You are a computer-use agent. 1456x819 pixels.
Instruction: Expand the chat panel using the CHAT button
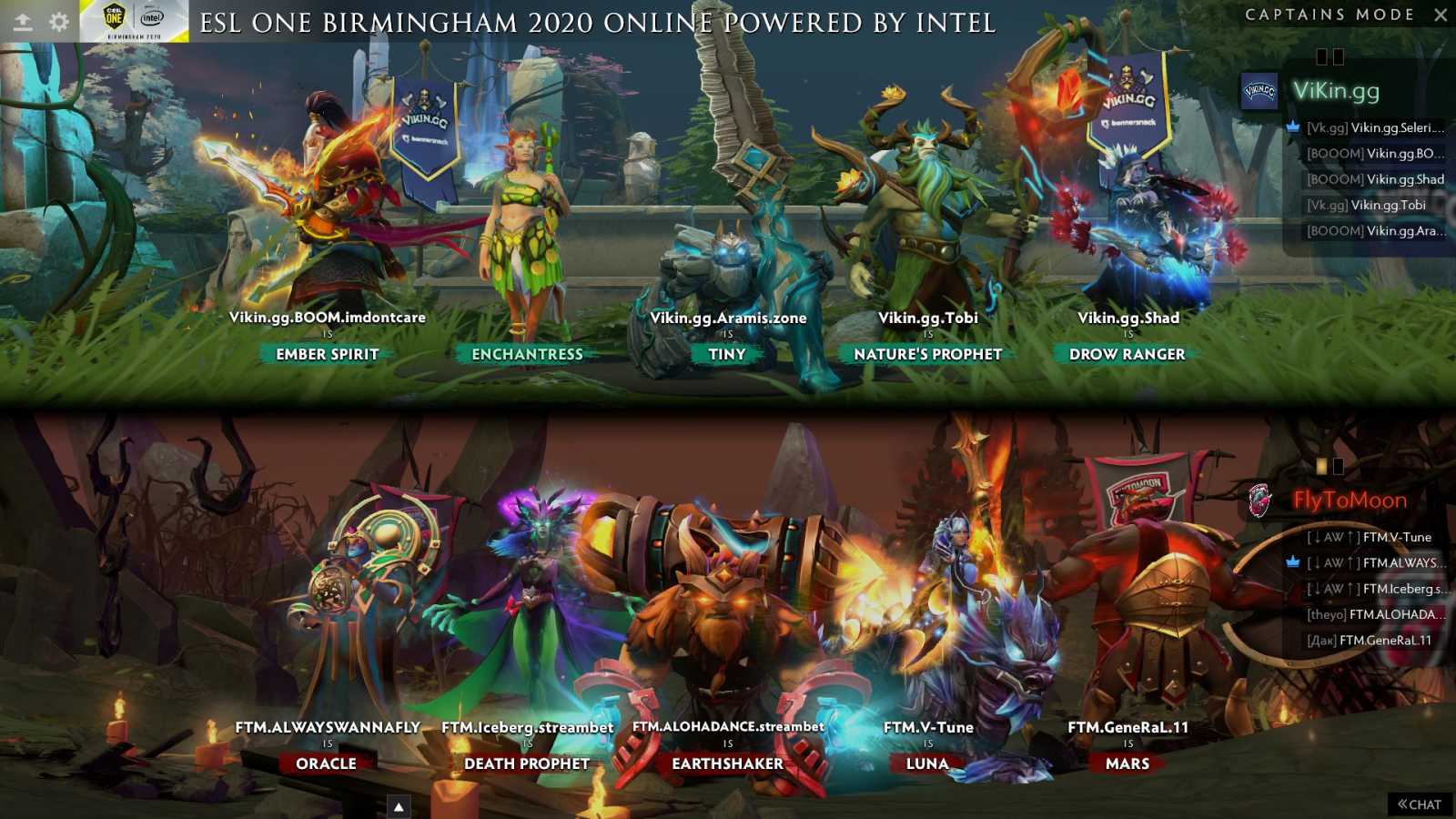1421,804
